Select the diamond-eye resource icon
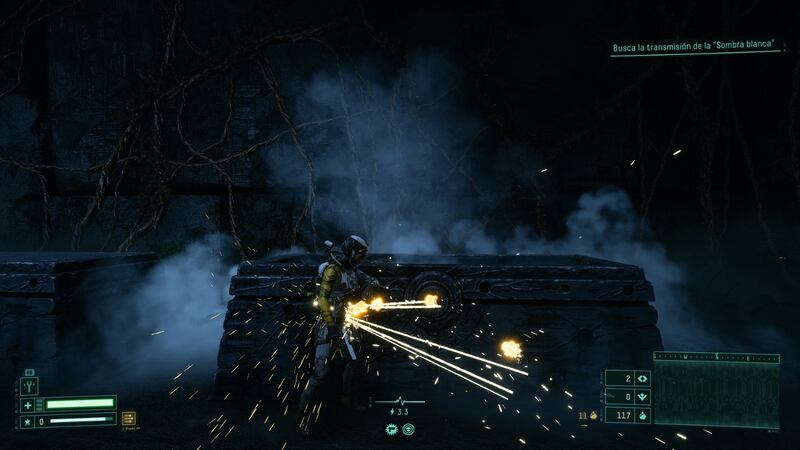 pos(641,378)
